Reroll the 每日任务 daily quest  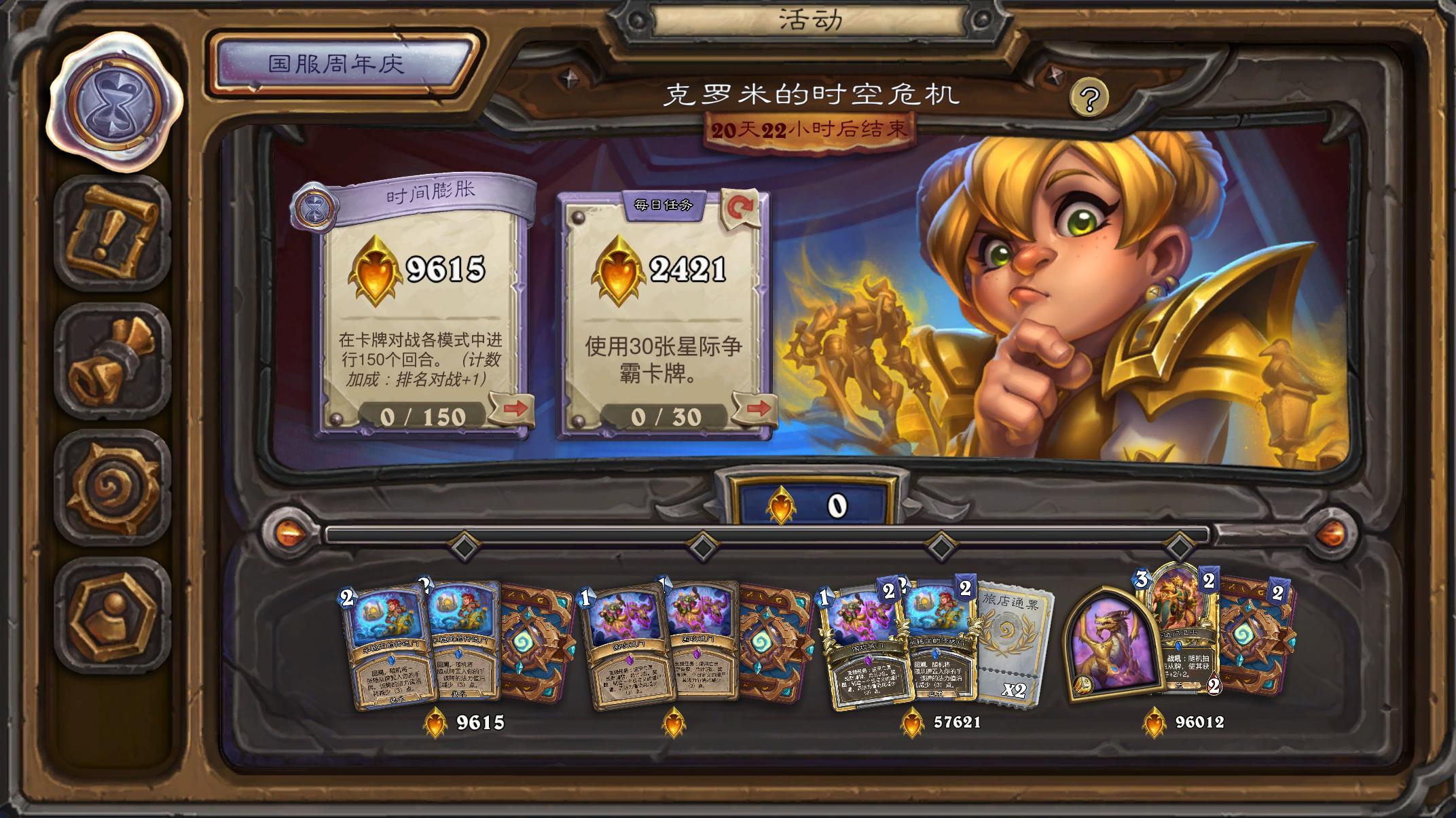coord(740,208)
